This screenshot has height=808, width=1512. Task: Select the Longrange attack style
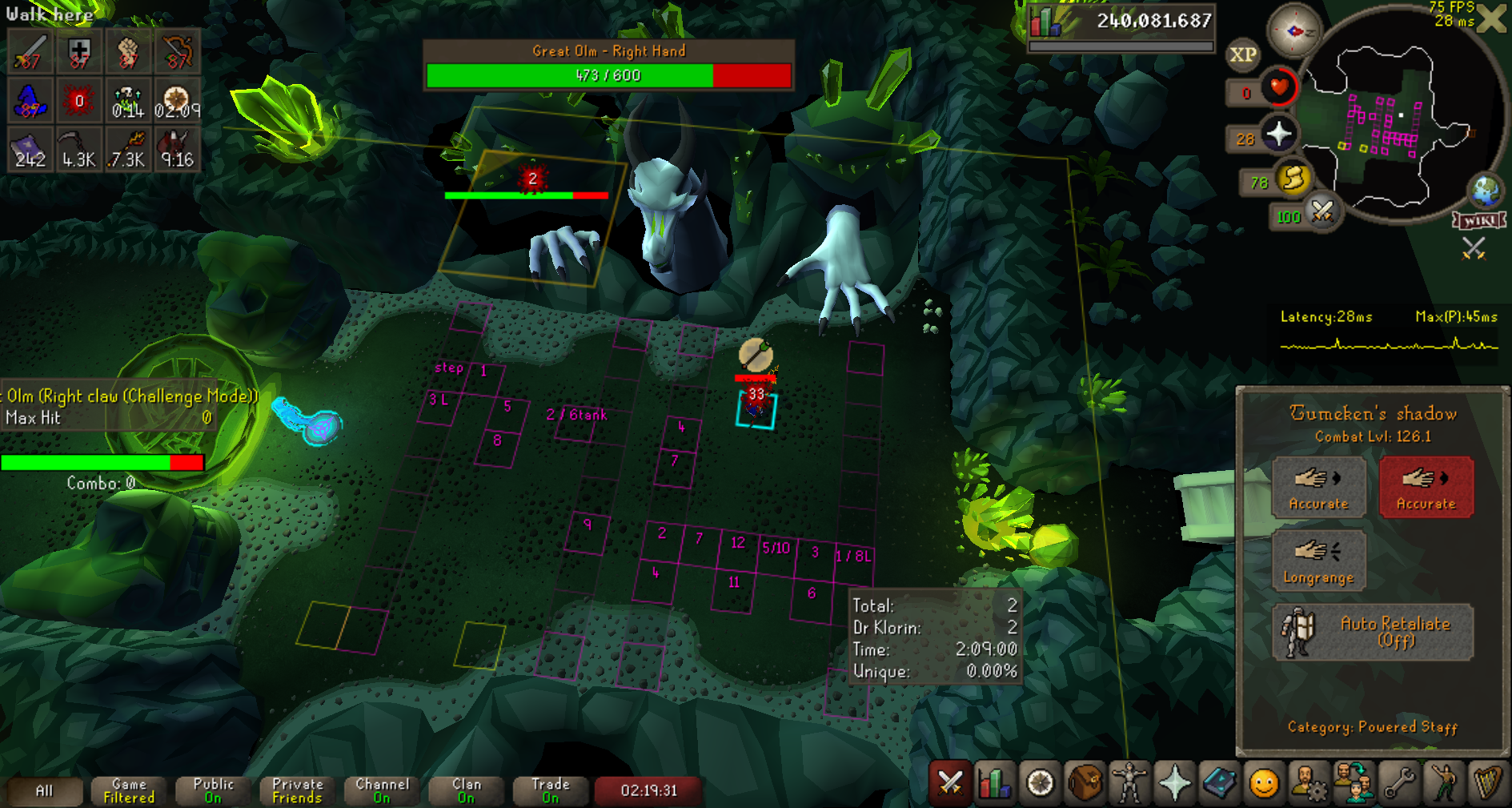pyautogui.click(x=1318, y=561)
